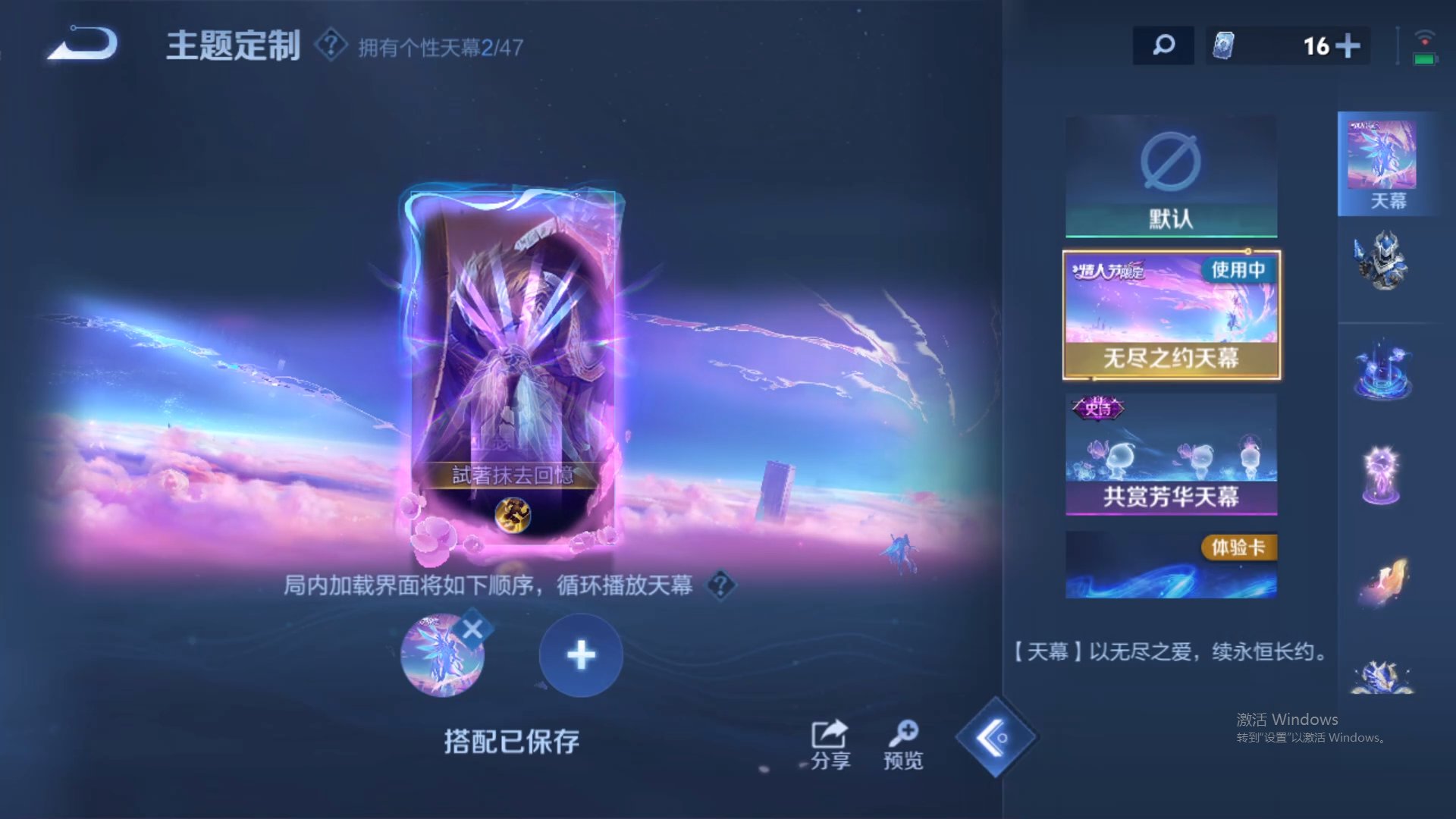Click the plus slot to add another skycurtain
This screenshot has width=1456, height=819.
580,654
